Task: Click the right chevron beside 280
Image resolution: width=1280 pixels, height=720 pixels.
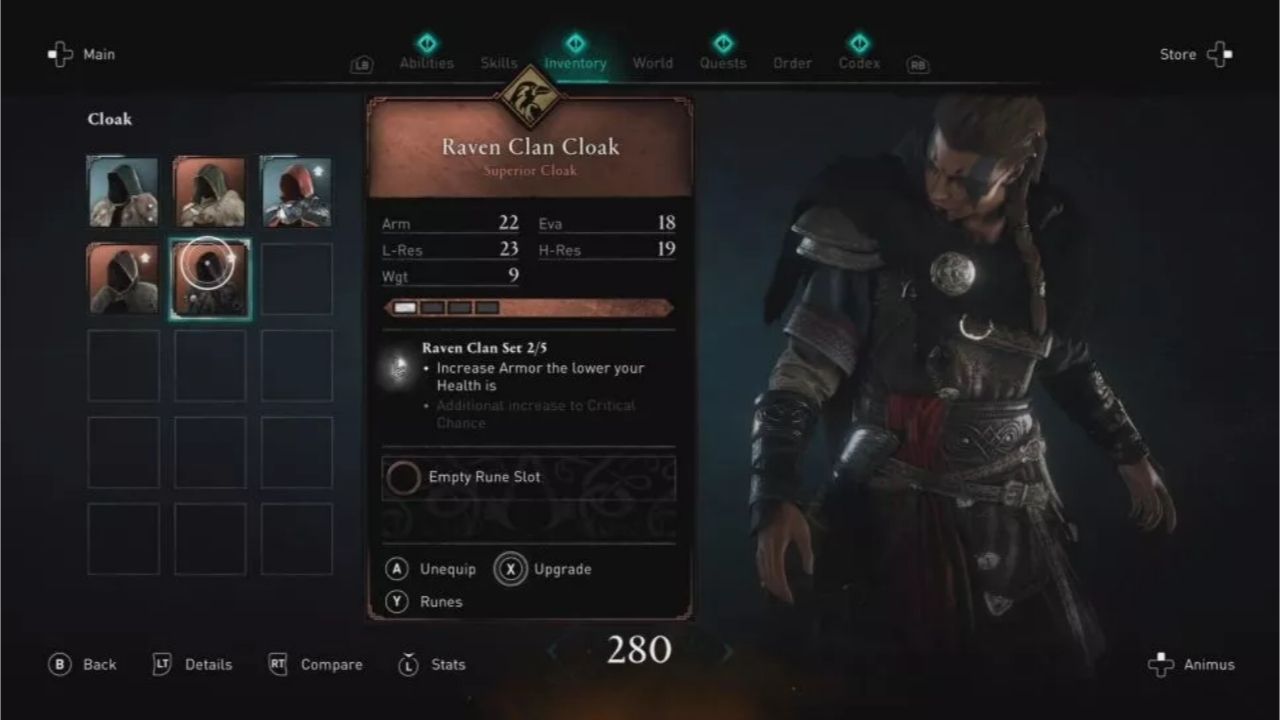Action: tap(727, 652)
